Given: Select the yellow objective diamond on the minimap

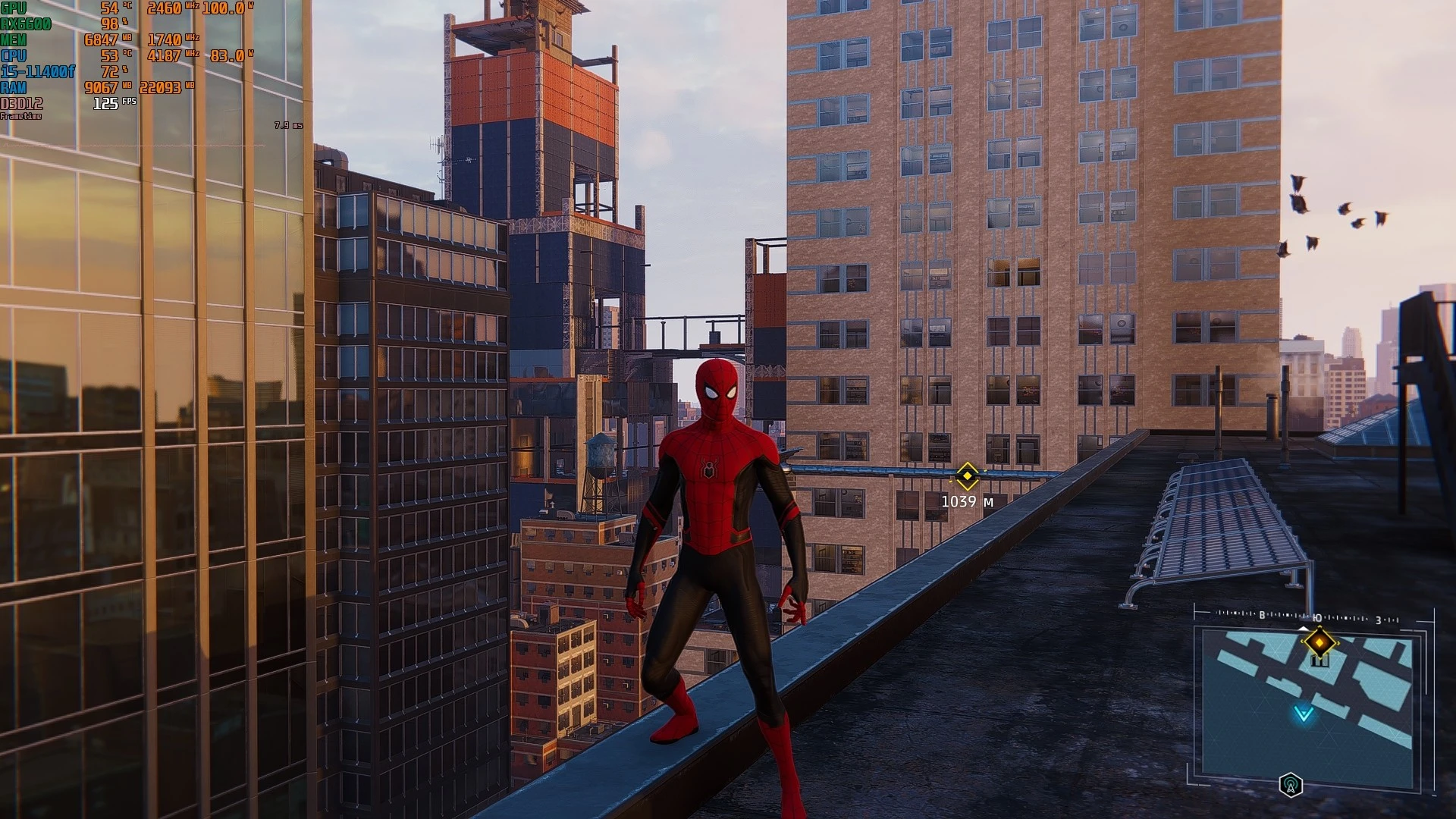Looking at the screenshot, I should point(1319,642).
